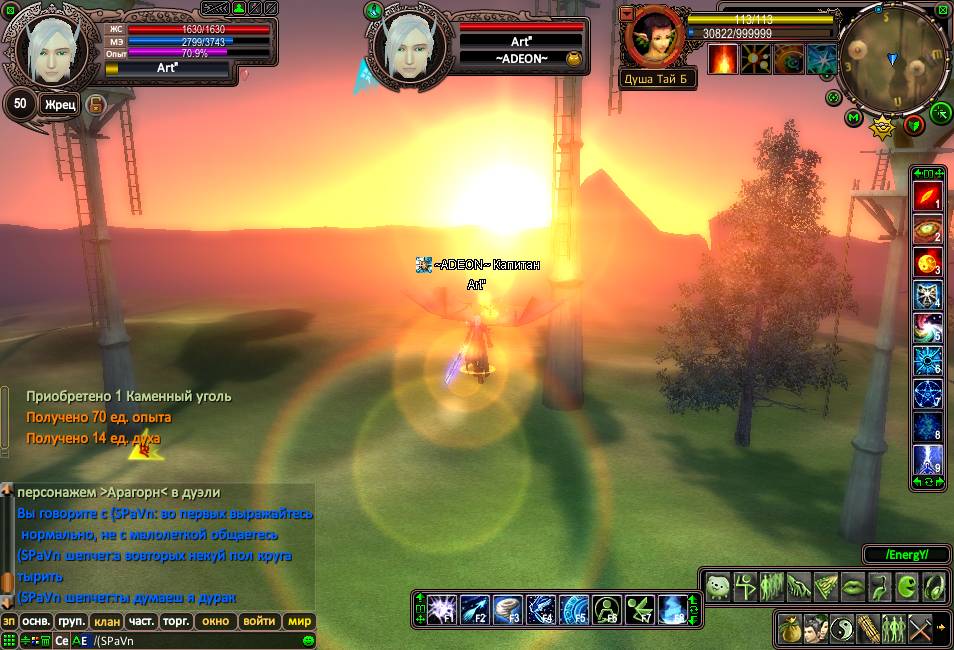Screen dimensions: 954x650
Task: Use the F3 tornado skill
Action: click(509, 606)
